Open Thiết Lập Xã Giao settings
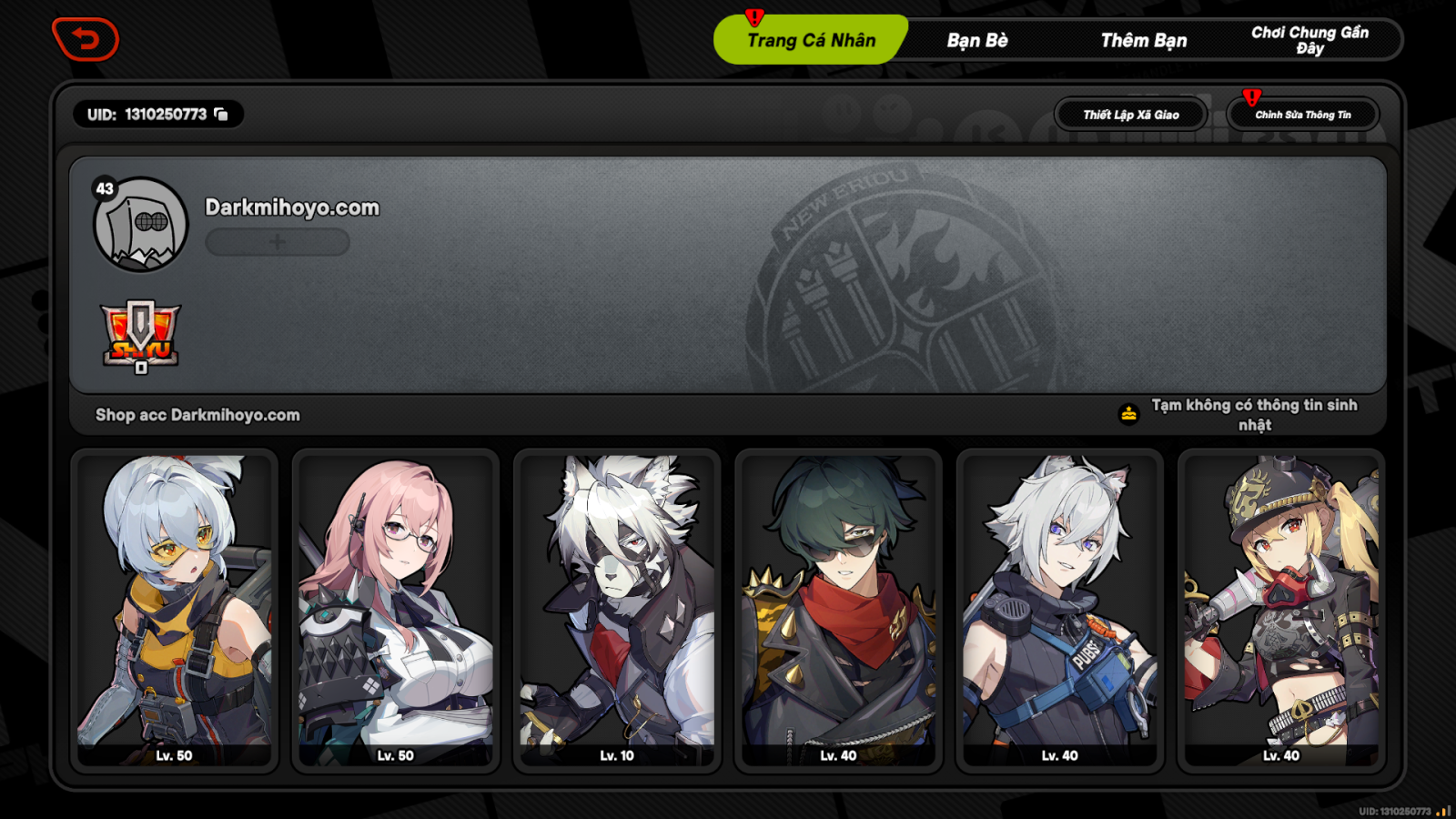Viewport: 1456px width, 819px height. pos(1131,115)
